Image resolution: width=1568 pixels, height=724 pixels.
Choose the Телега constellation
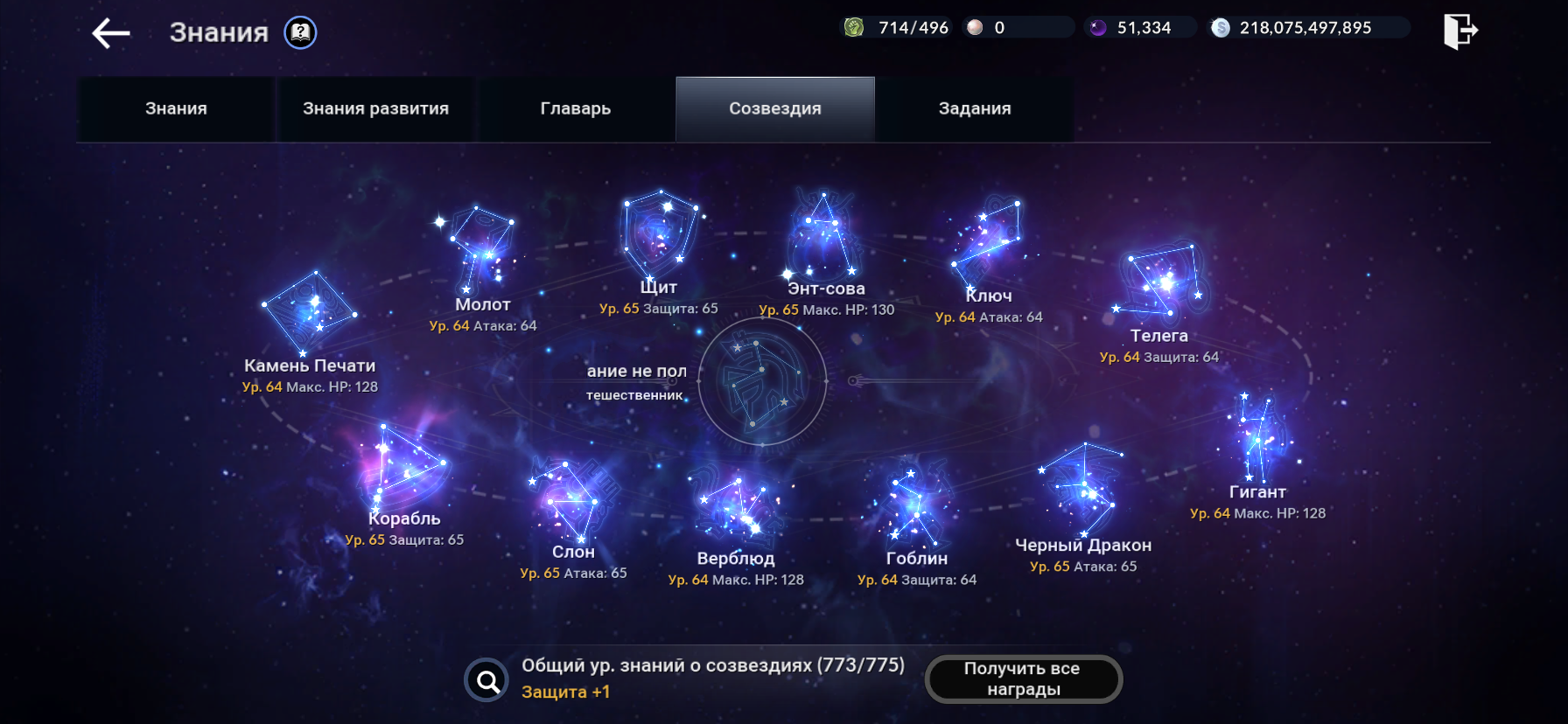1160,280
